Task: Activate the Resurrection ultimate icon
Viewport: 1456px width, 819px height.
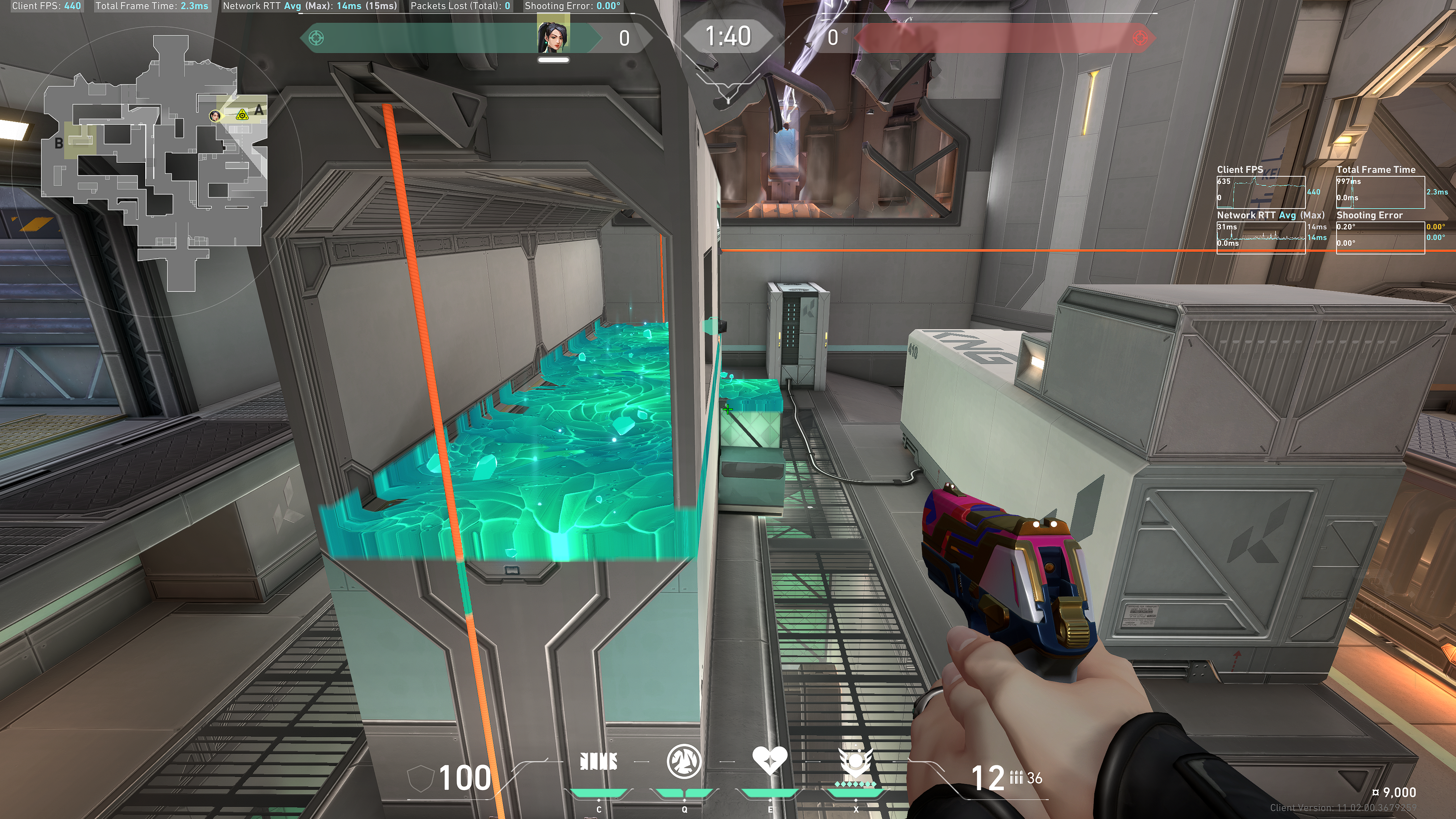Action: [x=856, y=761]
